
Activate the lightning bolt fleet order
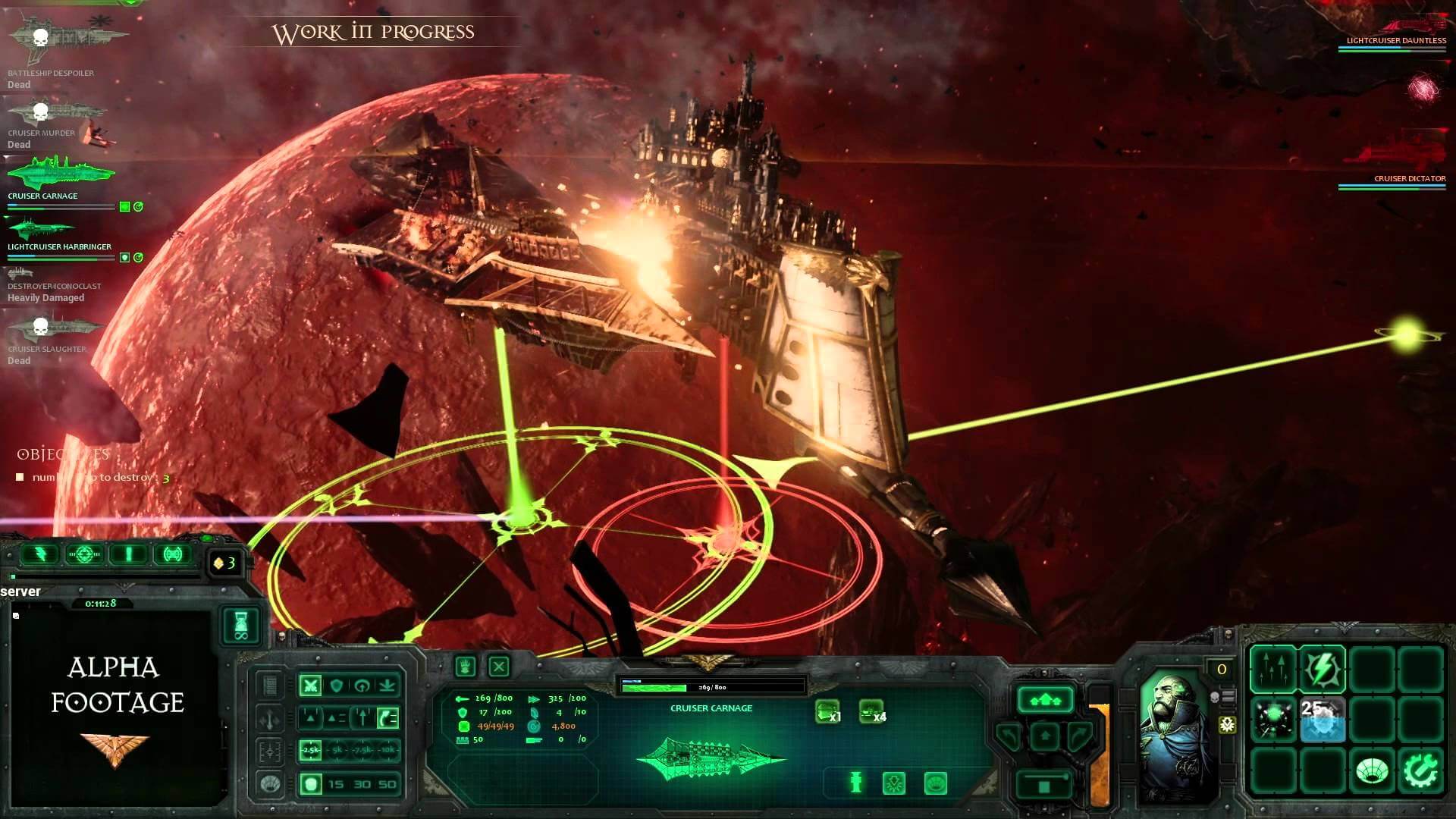(x=39, y=554)
